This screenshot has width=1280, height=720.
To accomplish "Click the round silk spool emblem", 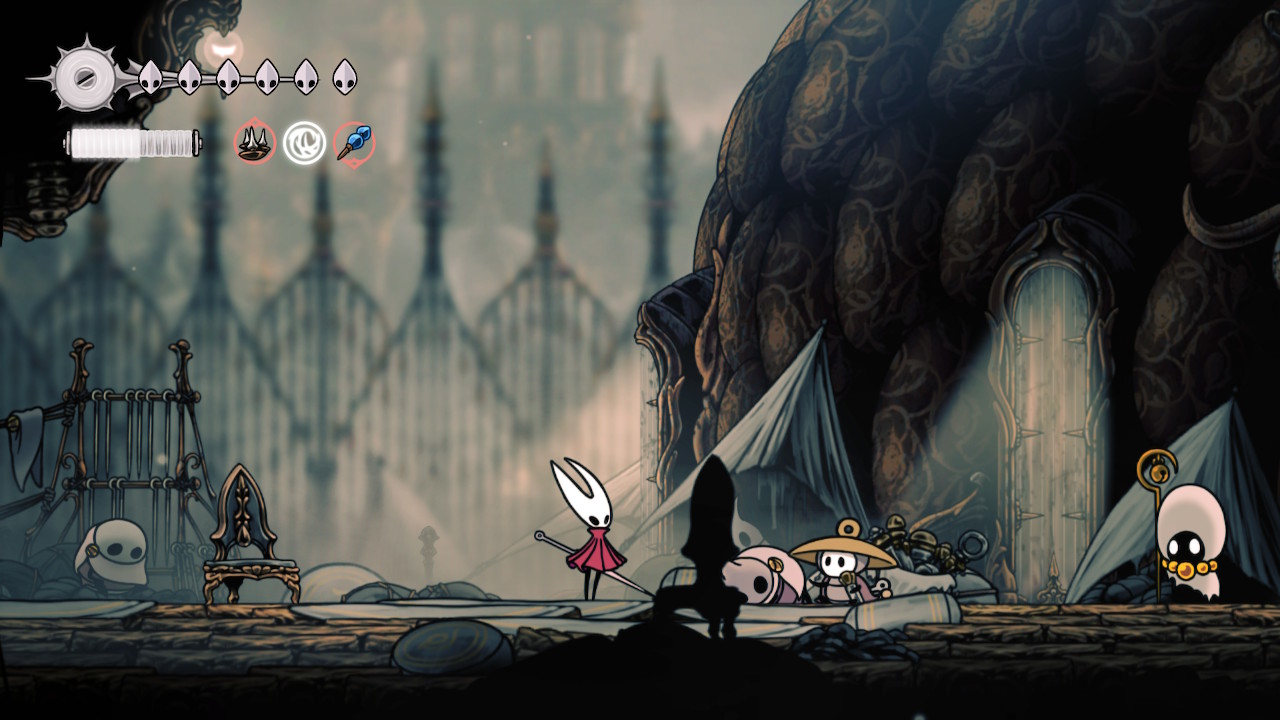I will click(x=86, y=76).
